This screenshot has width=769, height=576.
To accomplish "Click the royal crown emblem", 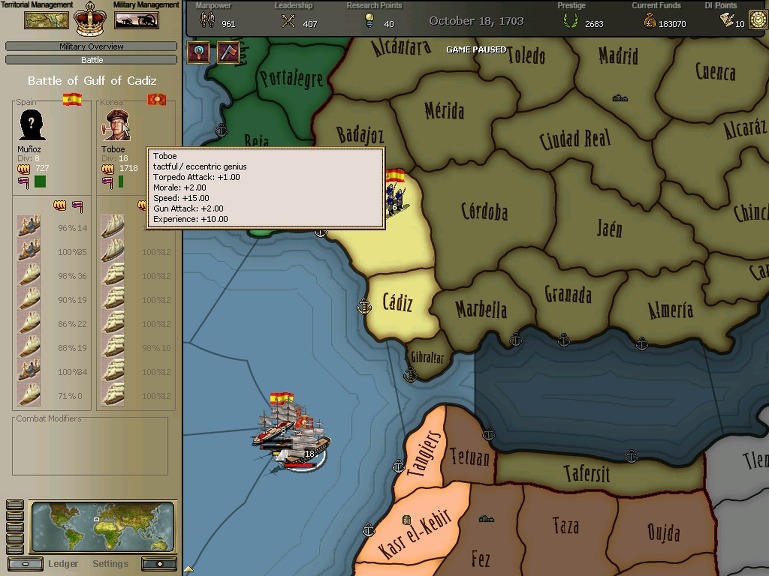I will tap(91, 18).
